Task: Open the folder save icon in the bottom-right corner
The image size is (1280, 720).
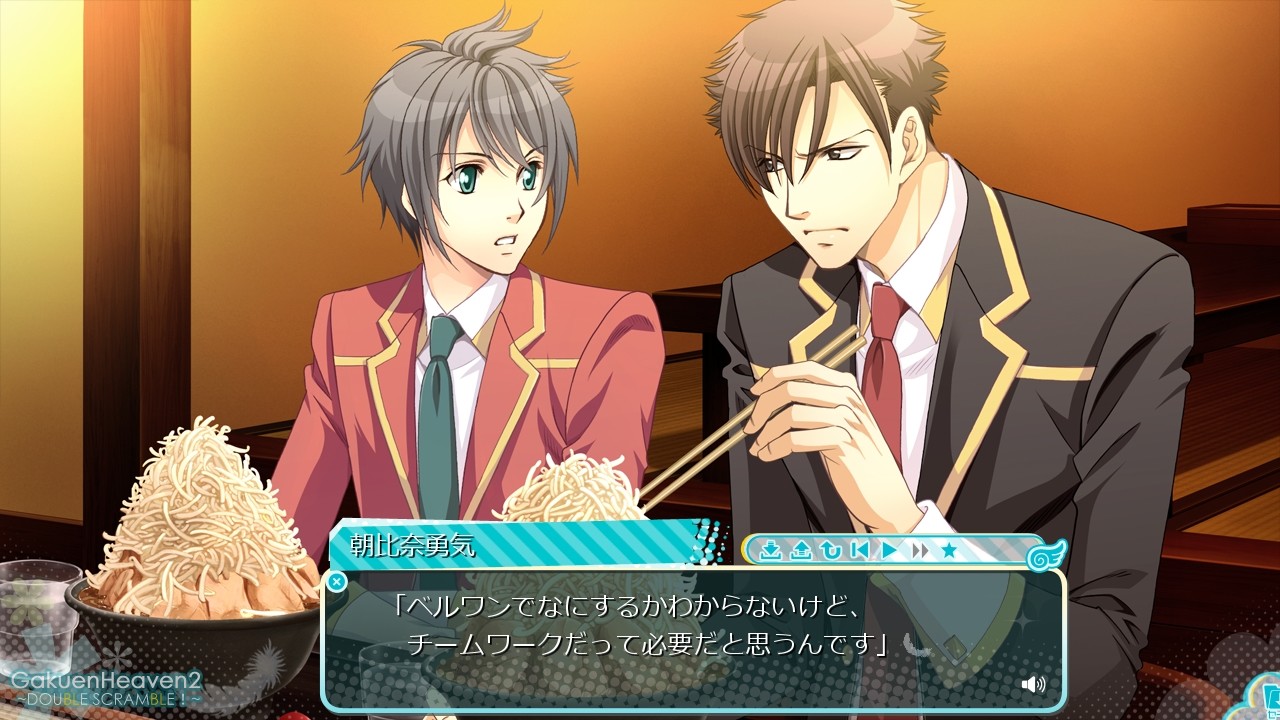Action: (x=1272, y=698)
